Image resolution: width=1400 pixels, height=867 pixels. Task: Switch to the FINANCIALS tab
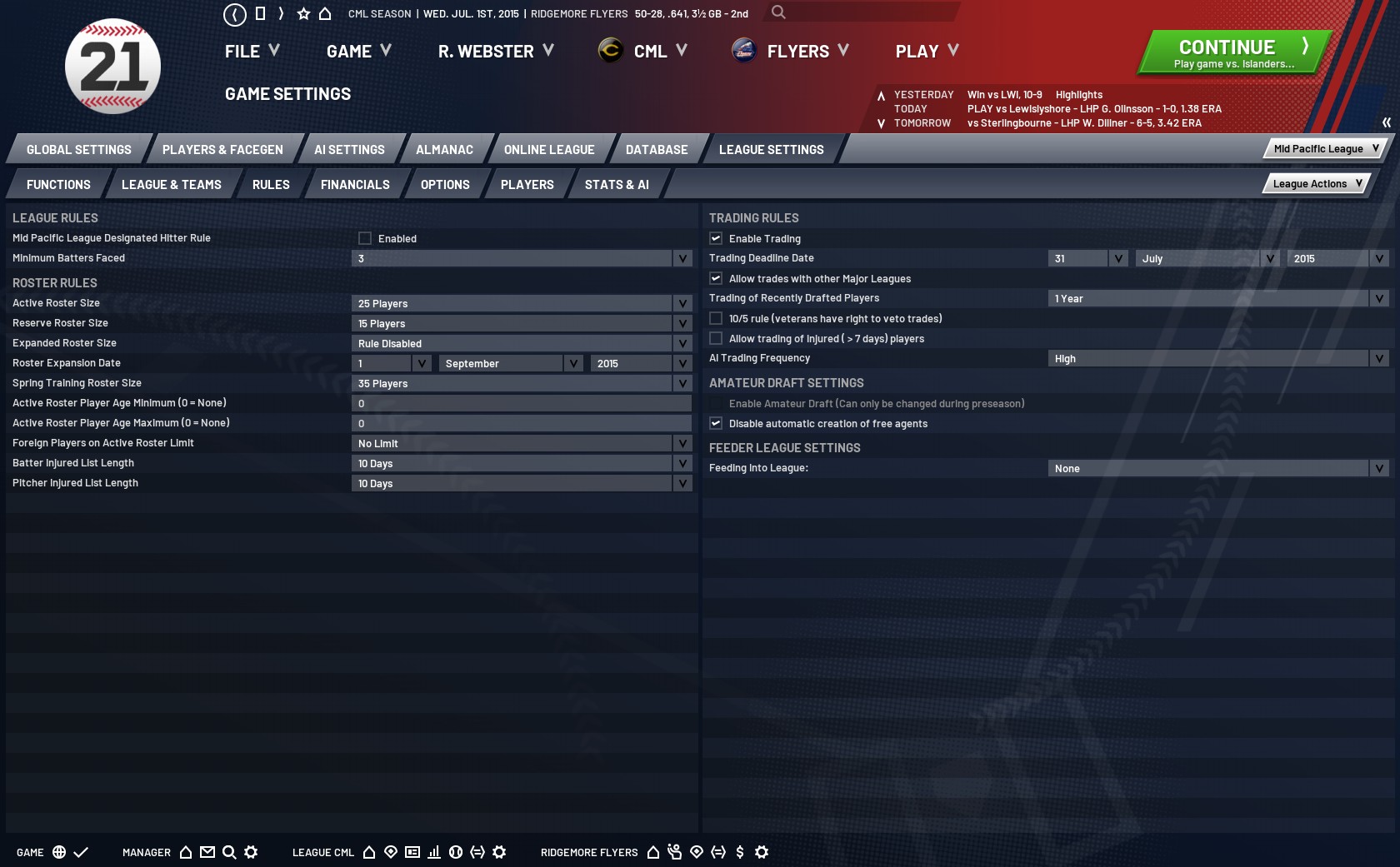(x=354, y=184)
